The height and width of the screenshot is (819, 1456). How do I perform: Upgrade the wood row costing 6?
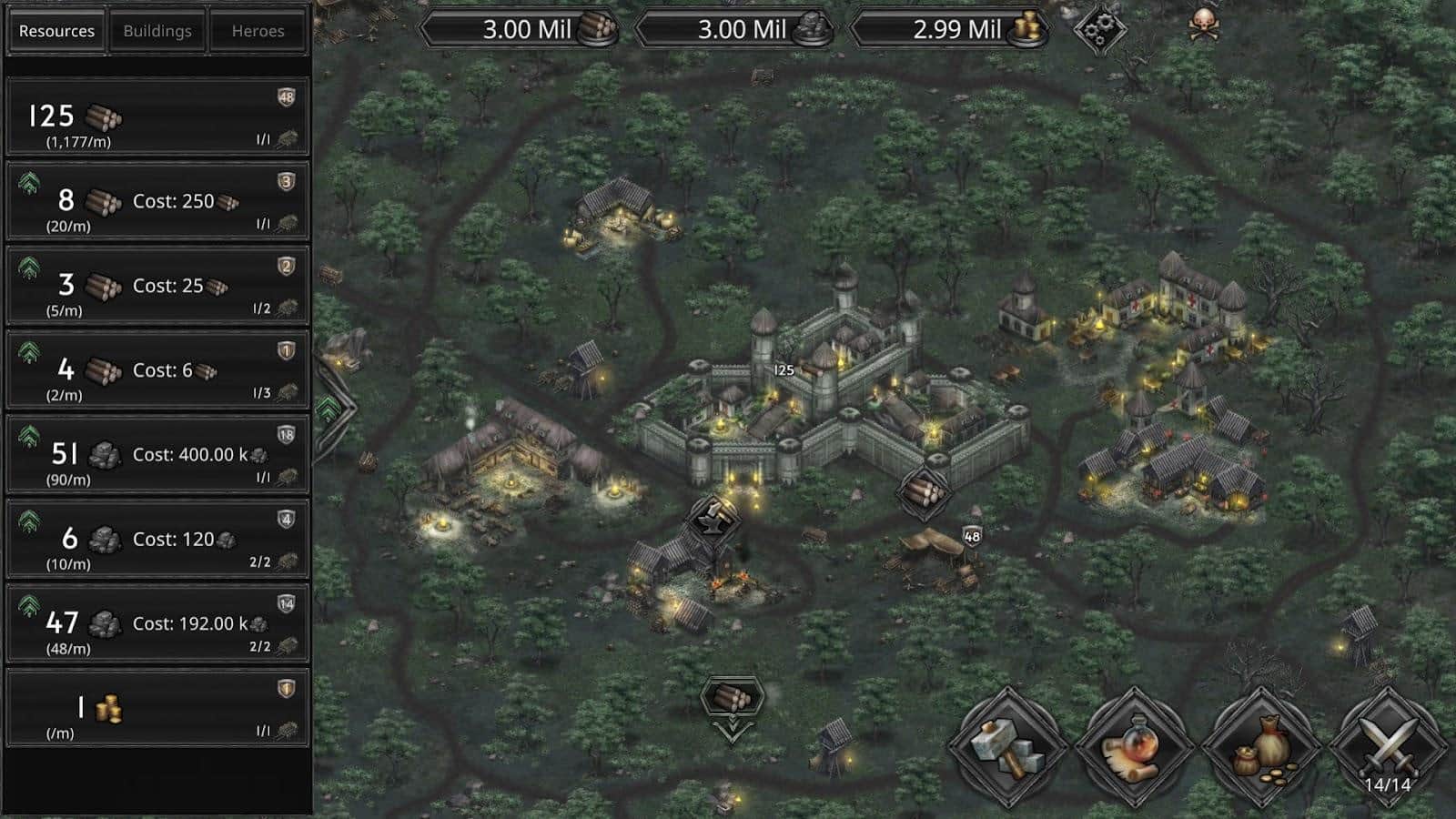coord(29,354)
